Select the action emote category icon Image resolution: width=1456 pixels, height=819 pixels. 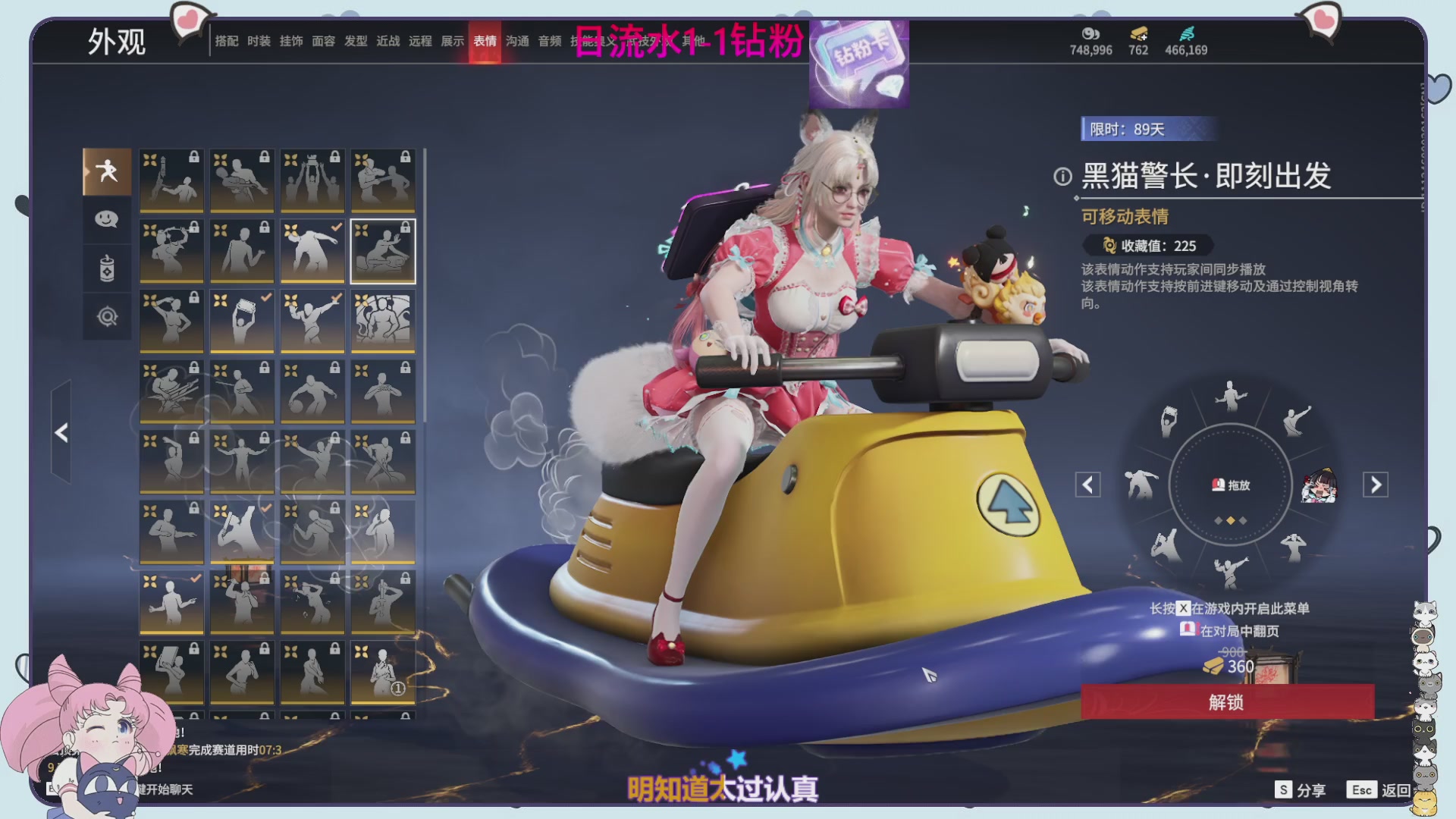107,171
